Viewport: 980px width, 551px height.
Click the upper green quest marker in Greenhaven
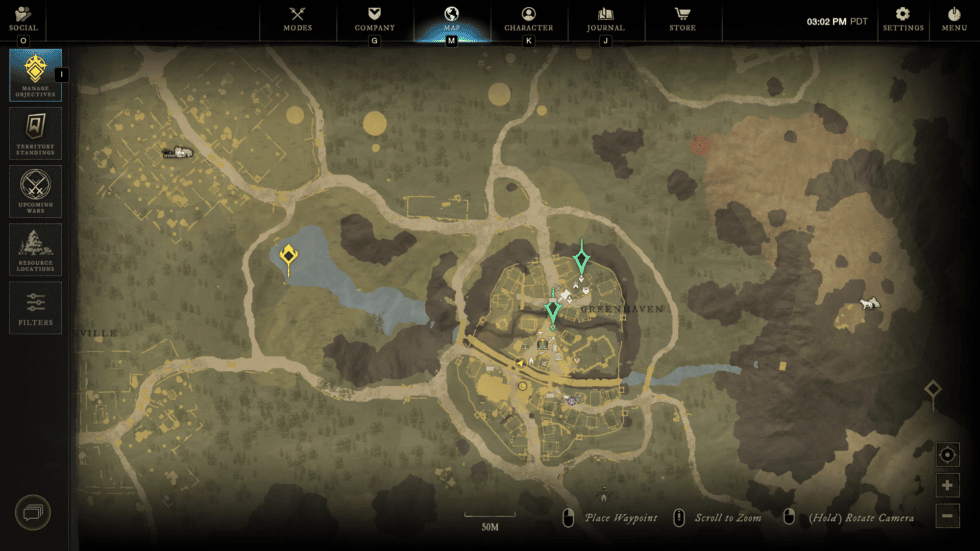(581, 260)
